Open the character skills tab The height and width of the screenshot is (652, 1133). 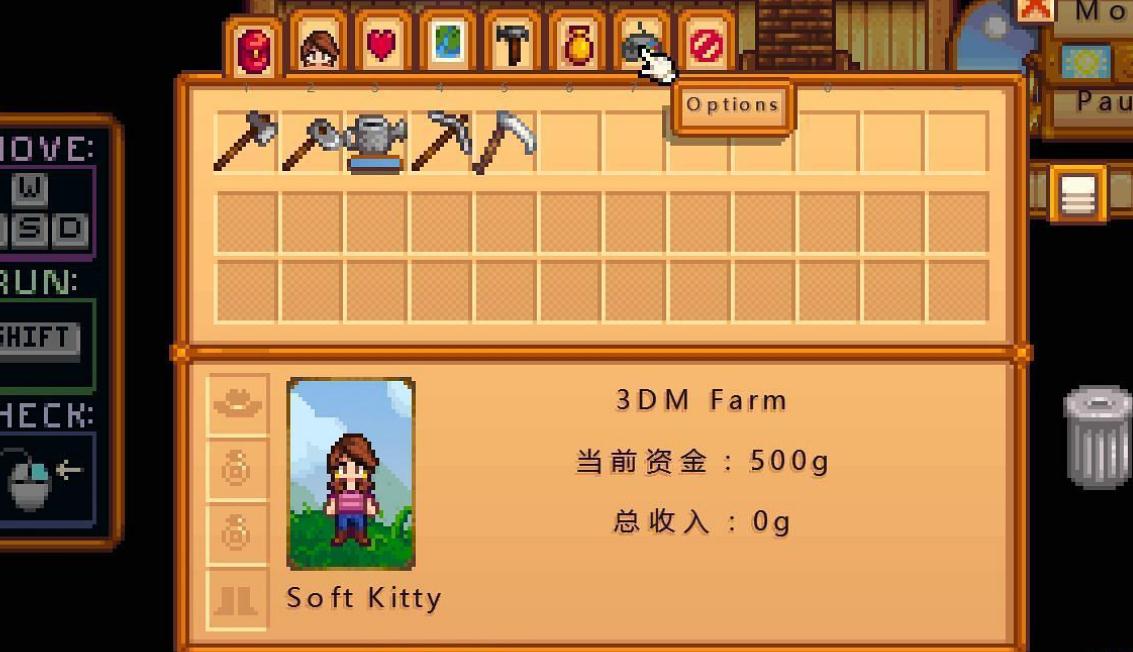pyautogui.click(x=318, y=46)
